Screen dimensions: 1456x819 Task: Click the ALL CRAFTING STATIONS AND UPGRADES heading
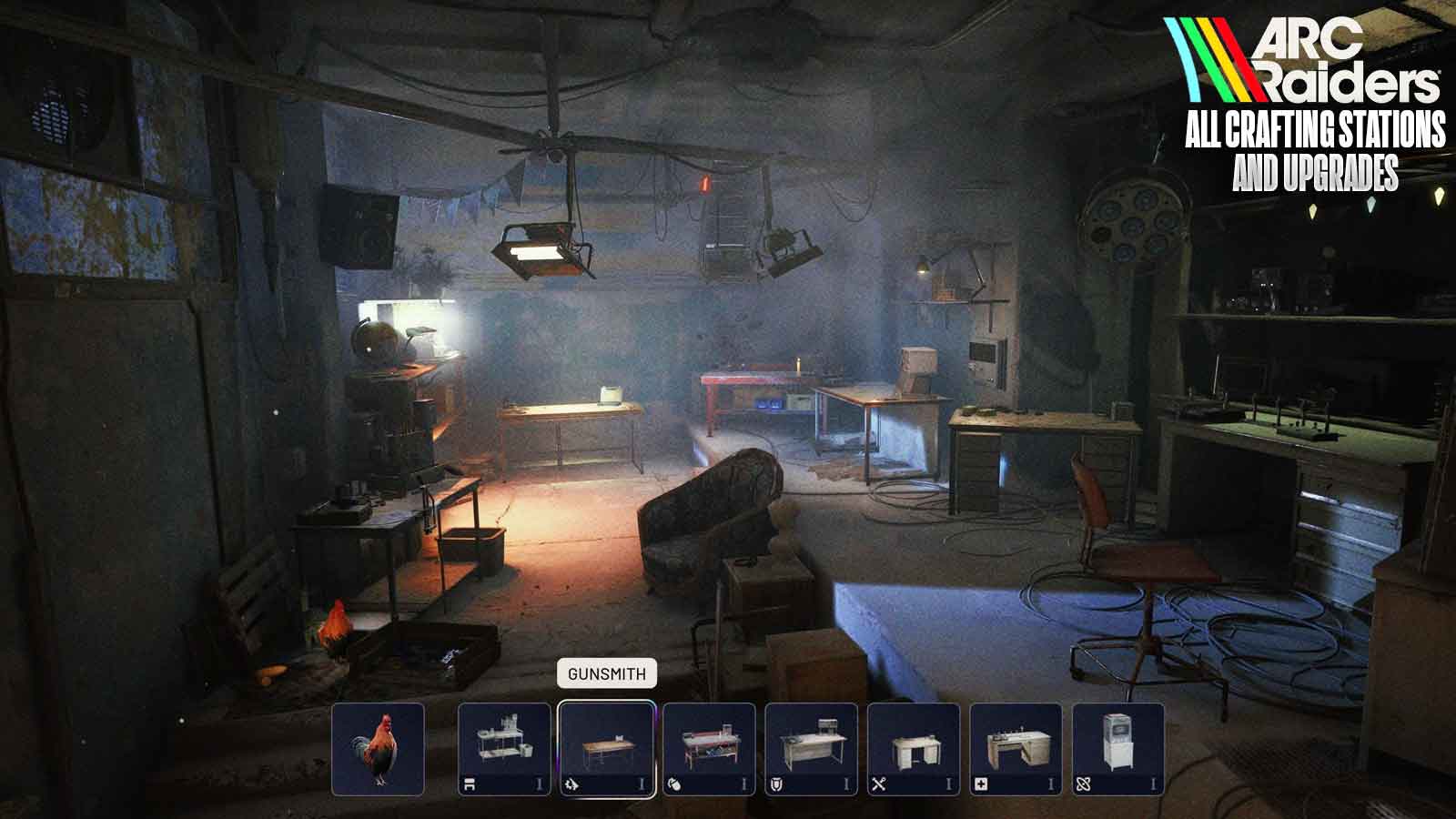tap(1310, 146)
